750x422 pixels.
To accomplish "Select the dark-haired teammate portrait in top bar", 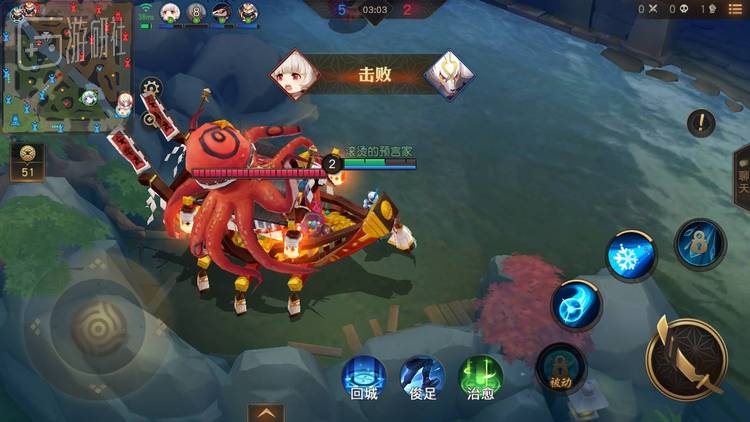I will (222, 12).
